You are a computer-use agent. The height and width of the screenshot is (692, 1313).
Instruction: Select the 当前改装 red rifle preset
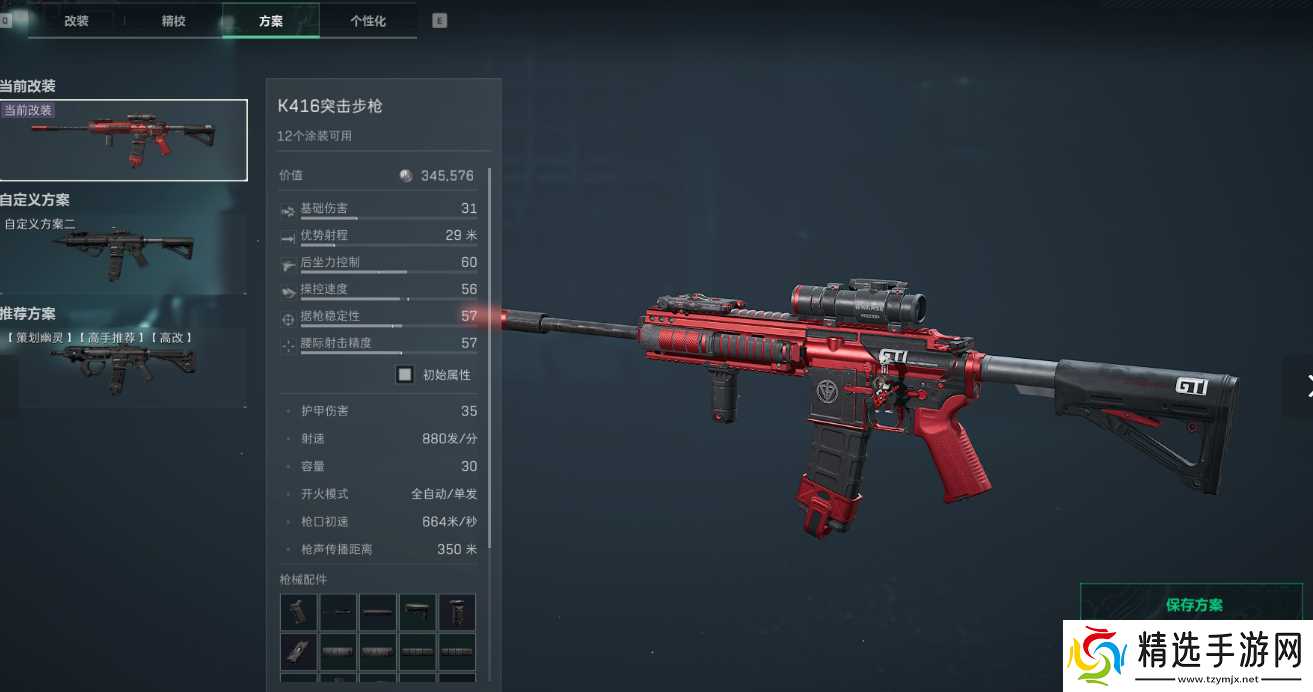point(123,140)
